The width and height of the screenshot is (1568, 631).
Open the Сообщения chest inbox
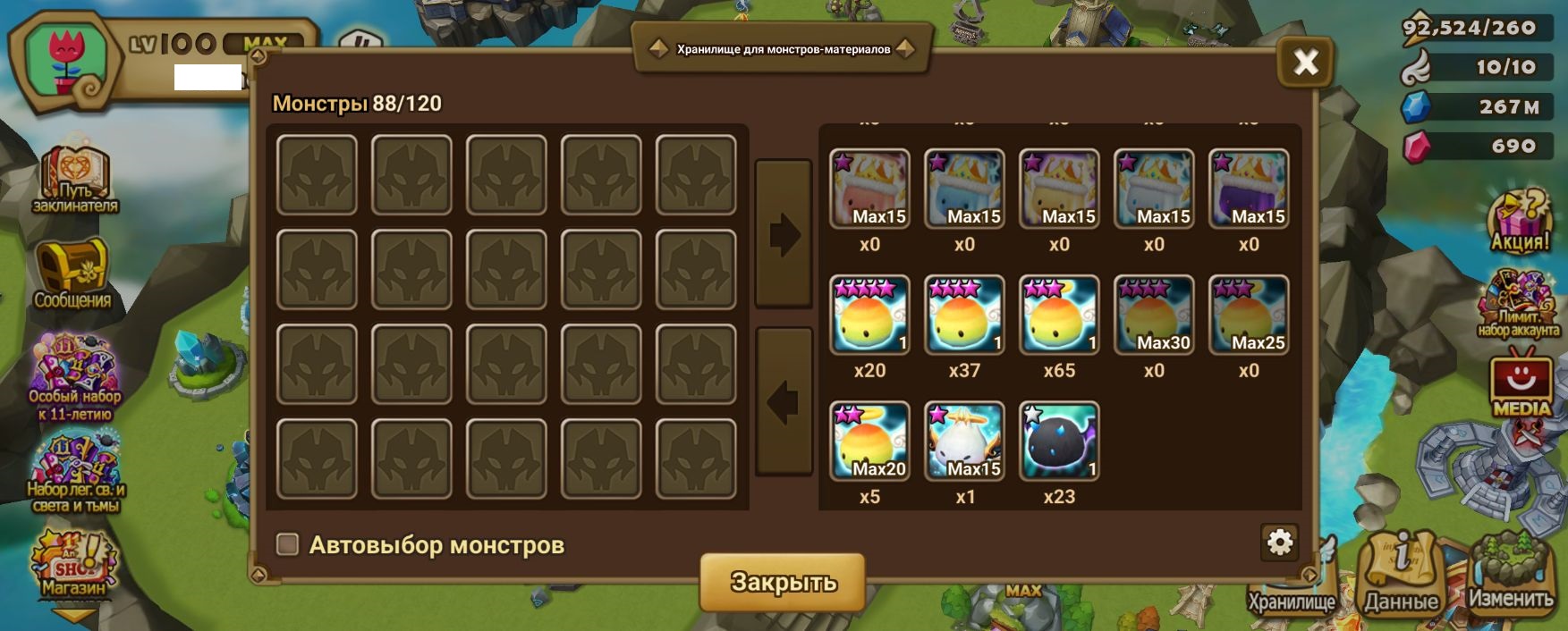[x=72, y=273]
